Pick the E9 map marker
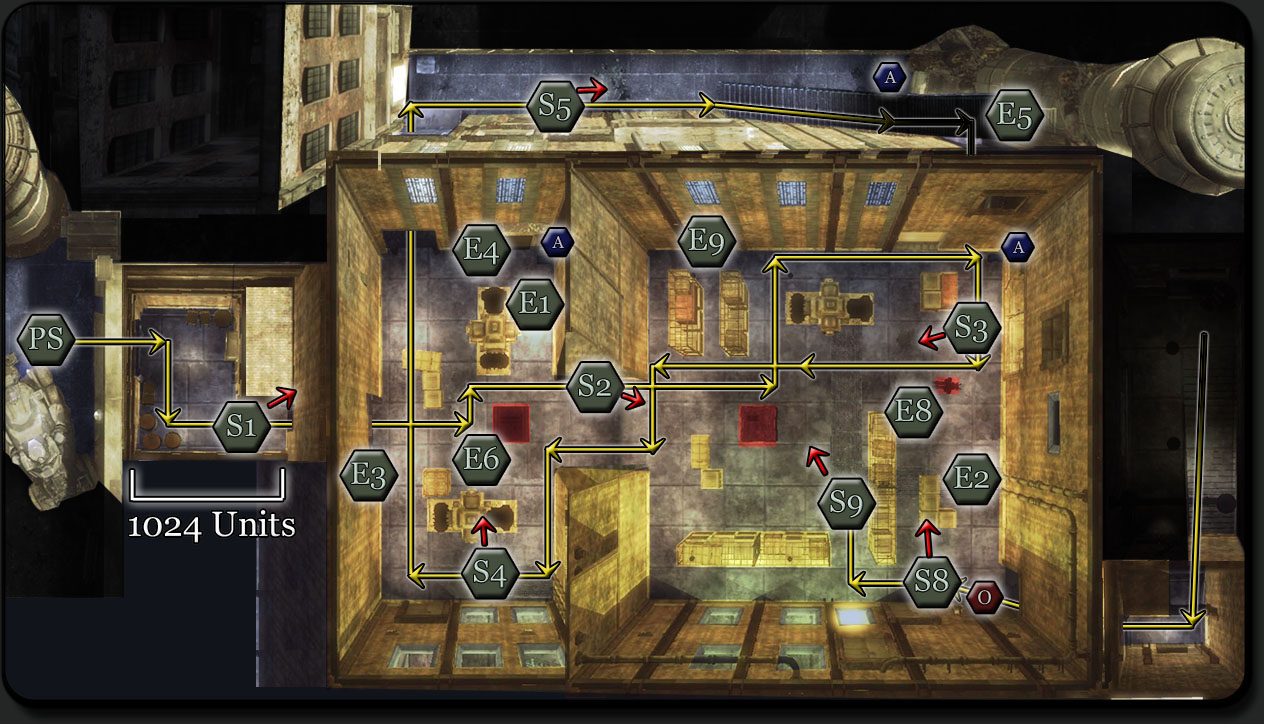 pyautogui.click(x=706, y=241)
